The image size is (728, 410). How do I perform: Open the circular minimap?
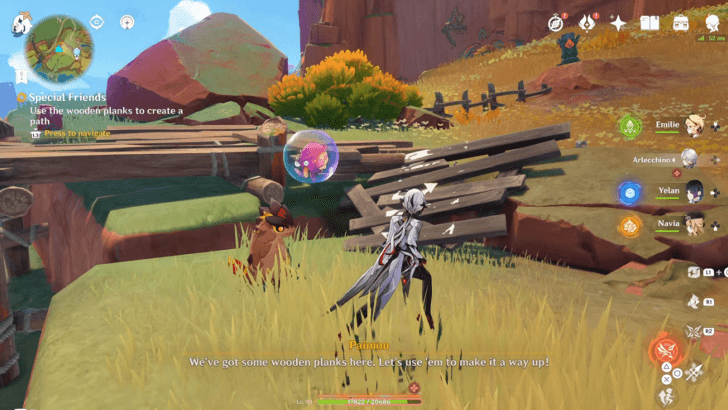click(x=59, y=48)
